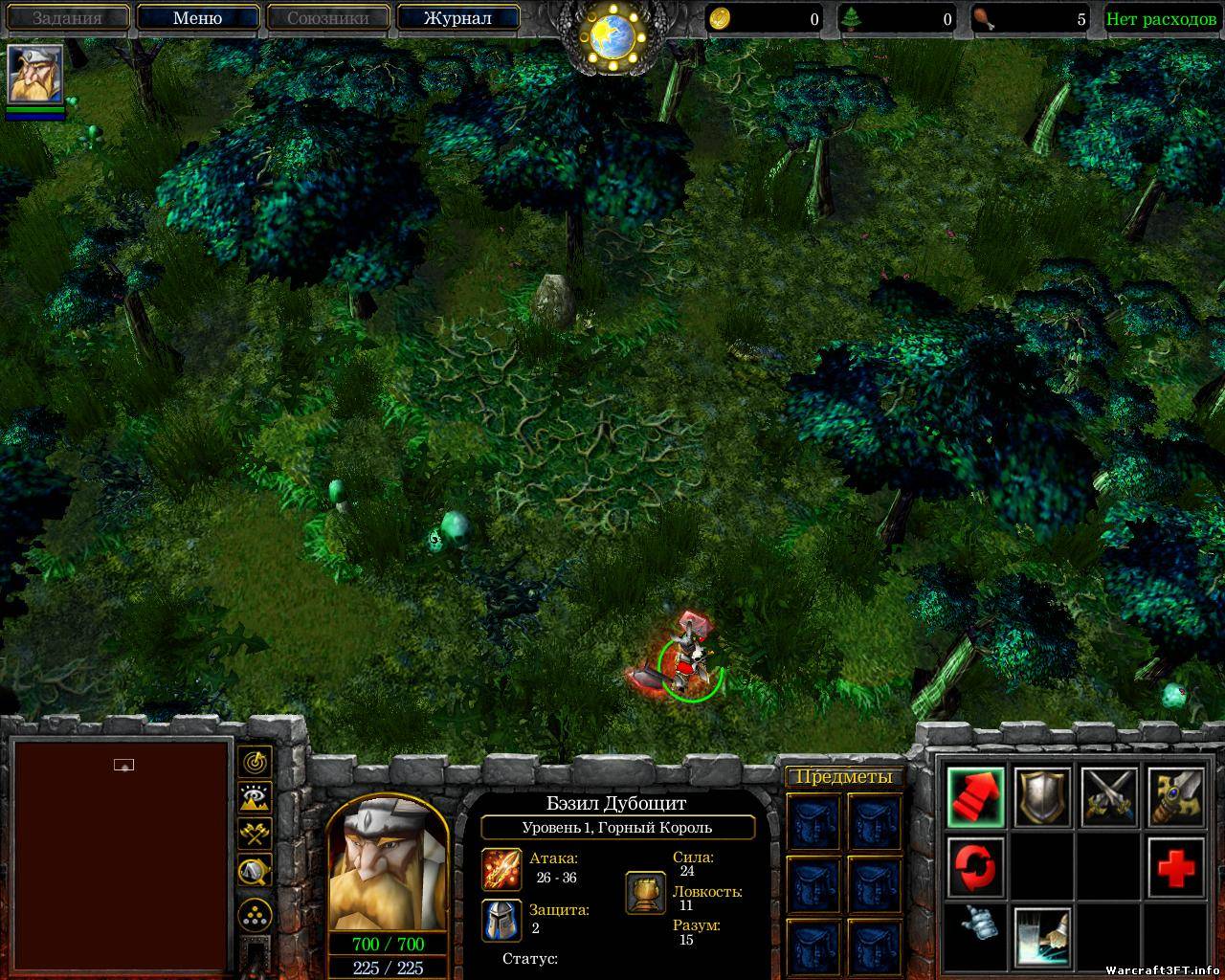This screenshot has height=980, width=1225.
Task: Select the Move command with red arrow
Action: (x=976, y=796)
